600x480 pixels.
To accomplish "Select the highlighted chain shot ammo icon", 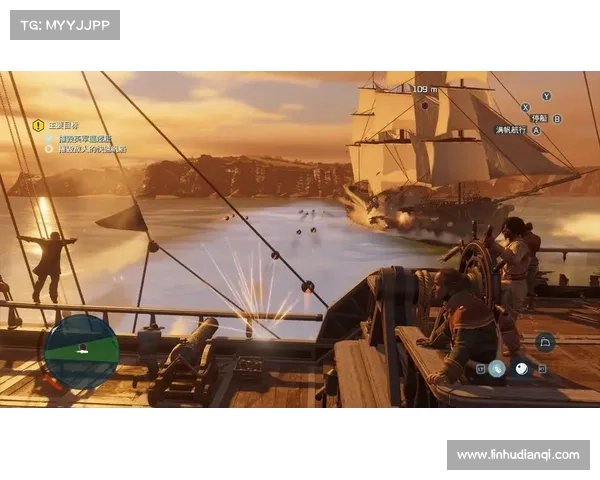I will pyautogui.click(x=497, y=368).
